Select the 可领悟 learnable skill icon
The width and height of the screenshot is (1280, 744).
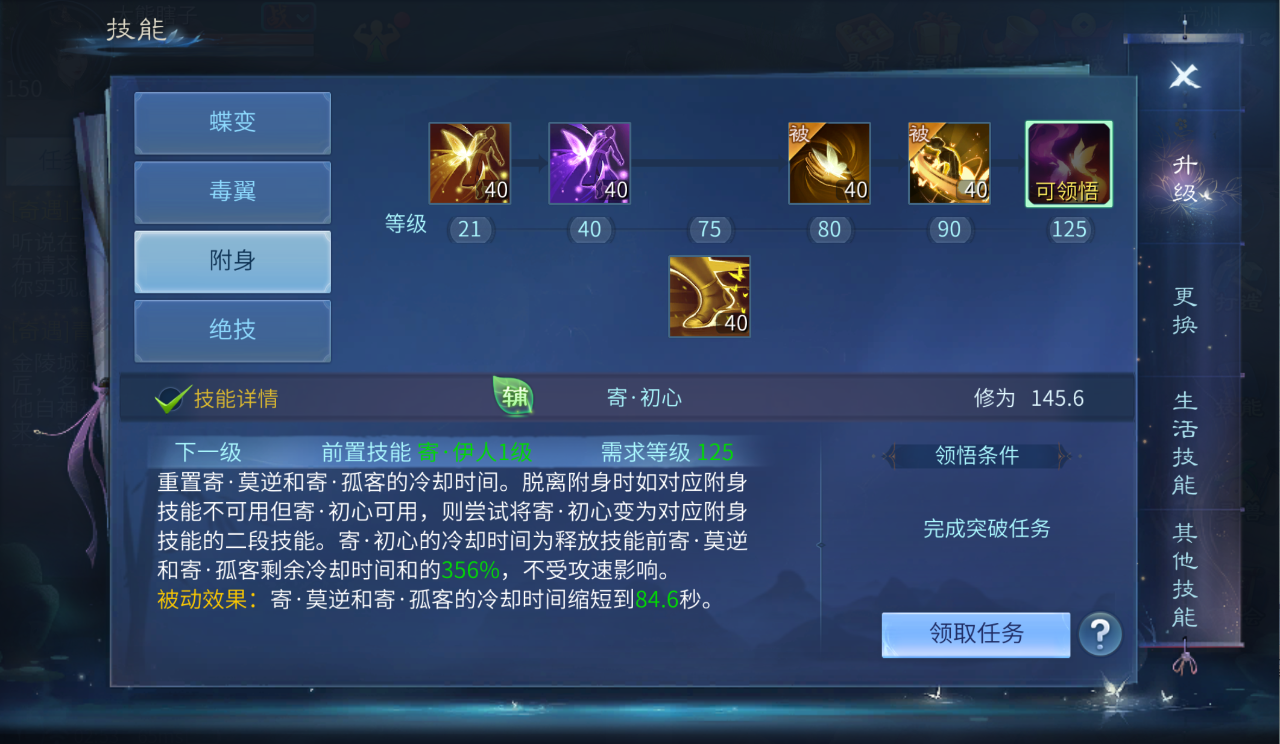[x=1068, y=162]
